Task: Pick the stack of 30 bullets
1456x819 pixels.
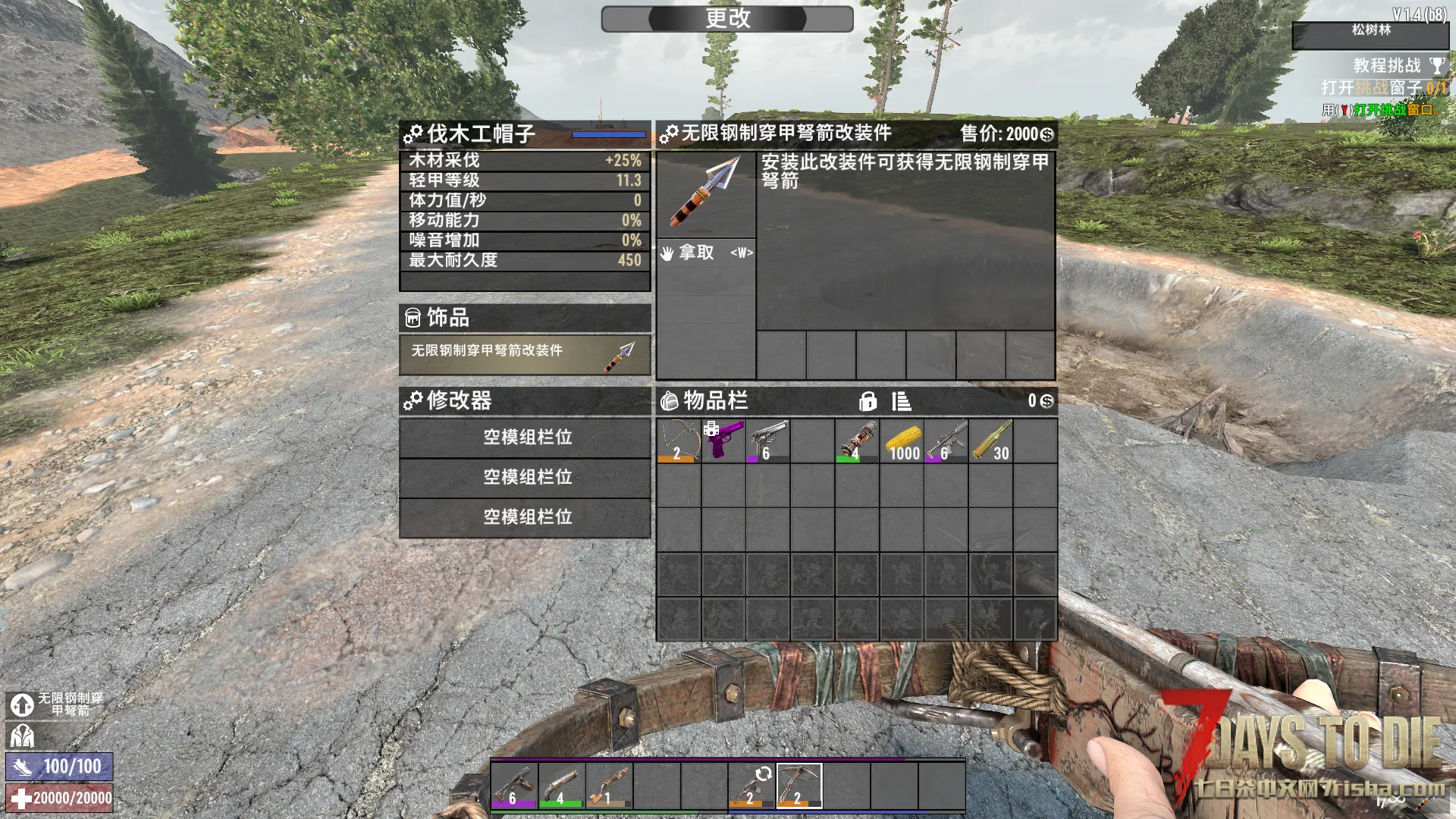Action: [x=991, y=441]
